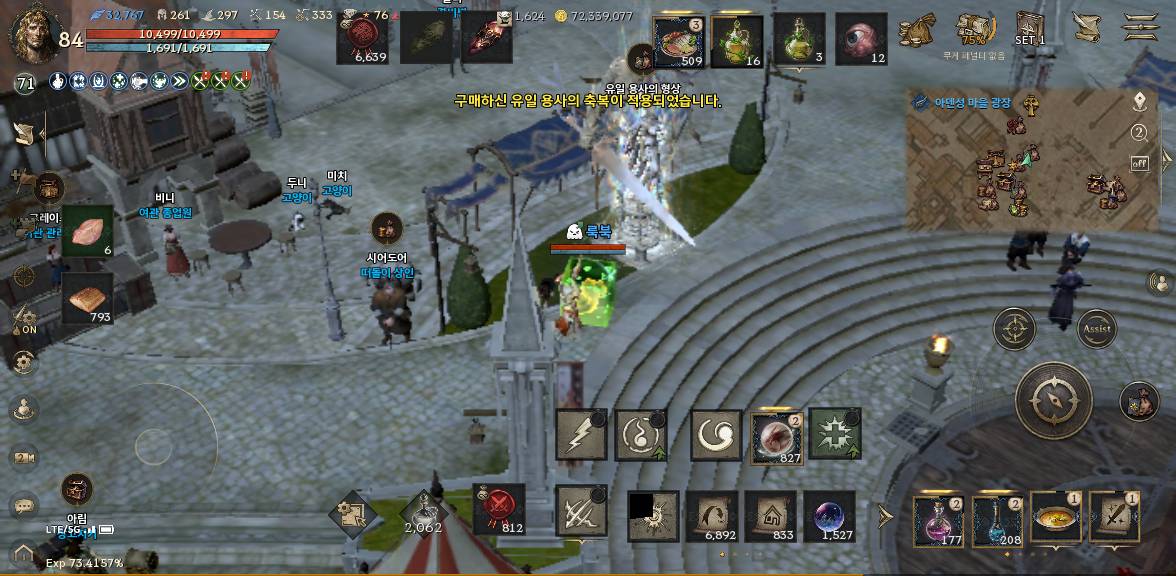Image resolution: width=1176 pixels, height=576 pixels.
Task: Activate the lightning bolt skill
Action: pyautogui.click(x=581, y=434)
